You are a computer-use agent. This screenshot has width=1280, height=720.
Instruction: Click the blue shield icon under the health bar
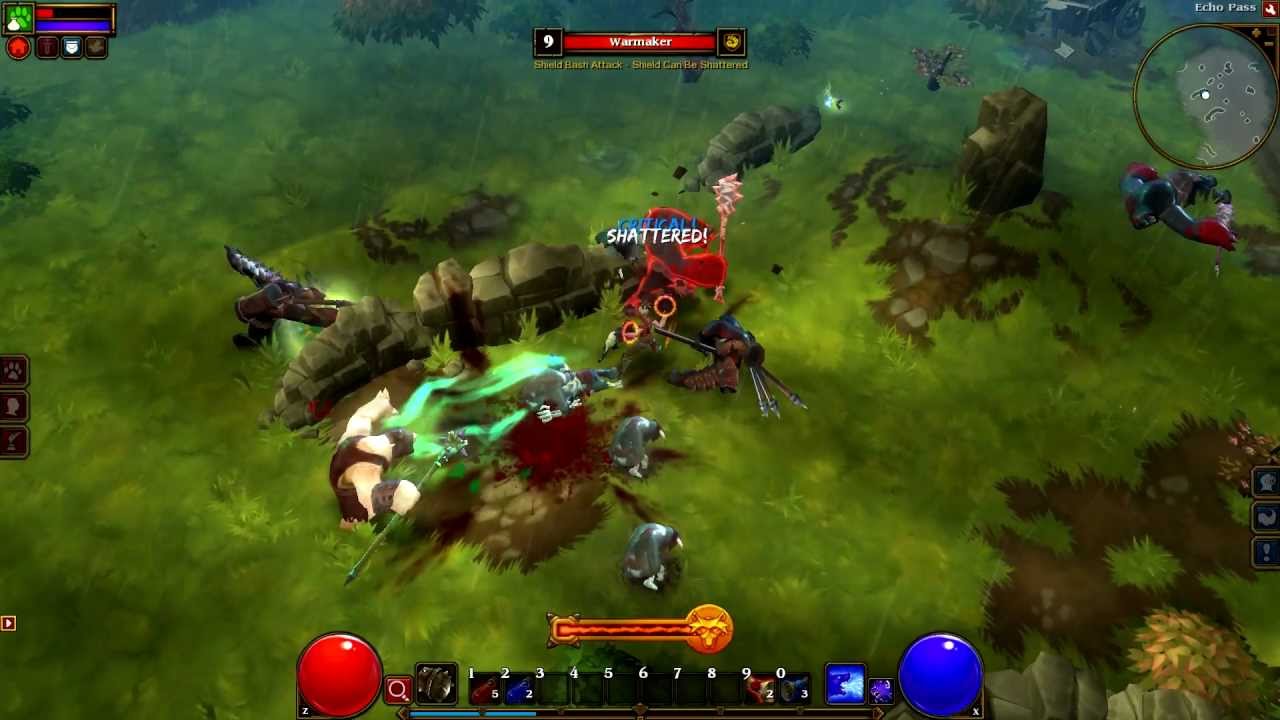pyautogui.click(x=72, y=46)
